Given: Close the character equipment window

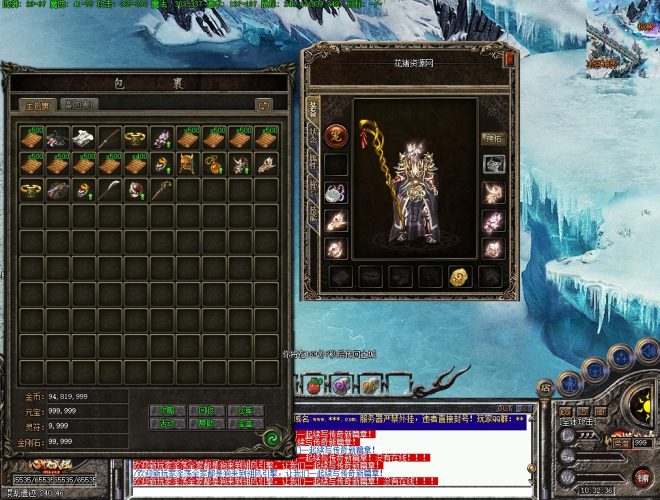Looking at the screenshot, I should point(509,60).
